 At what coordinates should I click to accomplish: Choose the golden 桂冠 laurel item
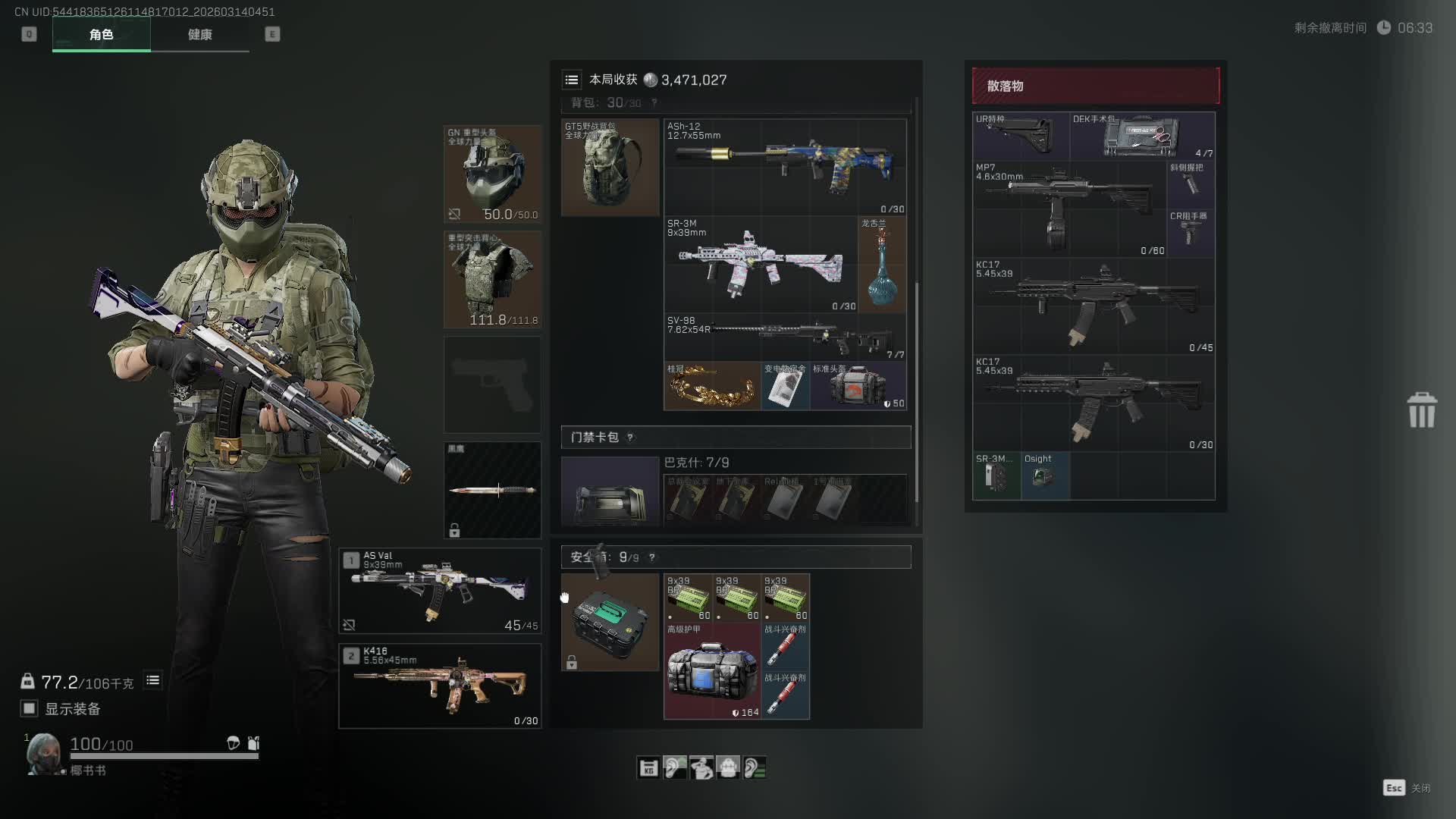coord(711,386)
